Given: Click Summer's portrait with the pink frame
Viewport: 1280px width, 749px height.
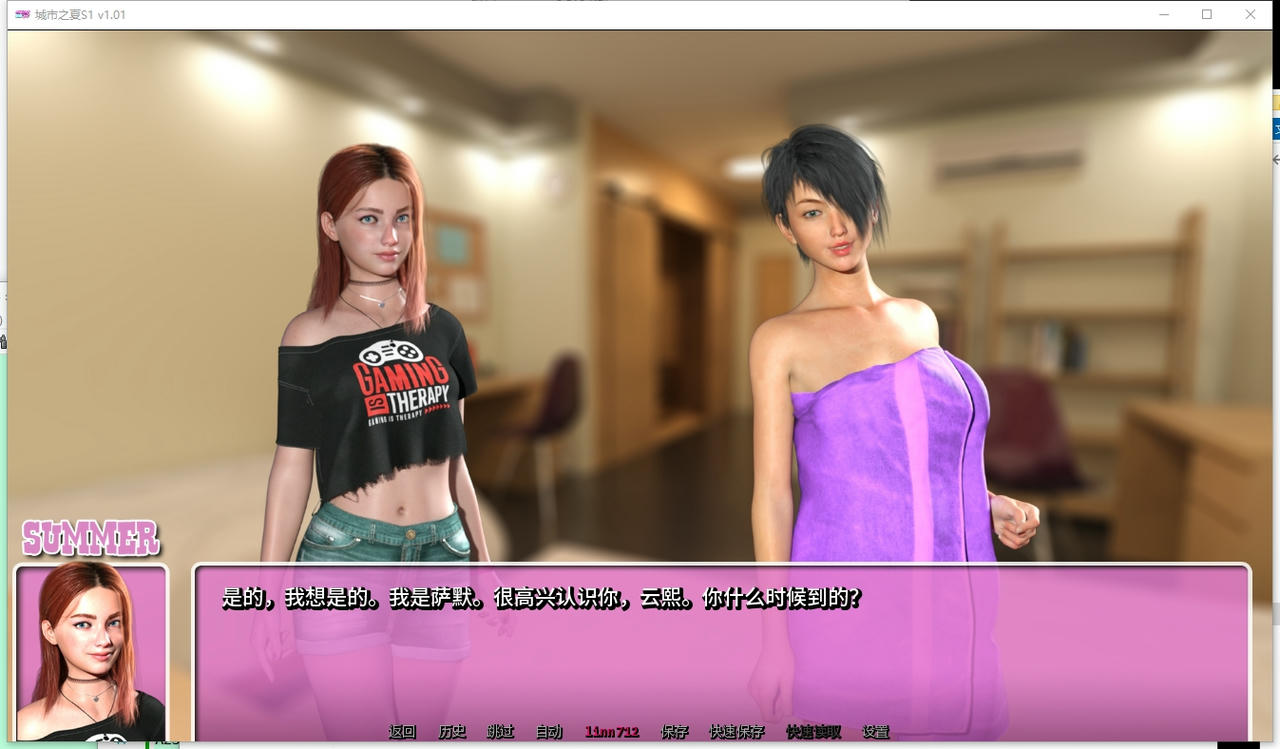Looking at the screenshot, I should (x=91, y=655).
